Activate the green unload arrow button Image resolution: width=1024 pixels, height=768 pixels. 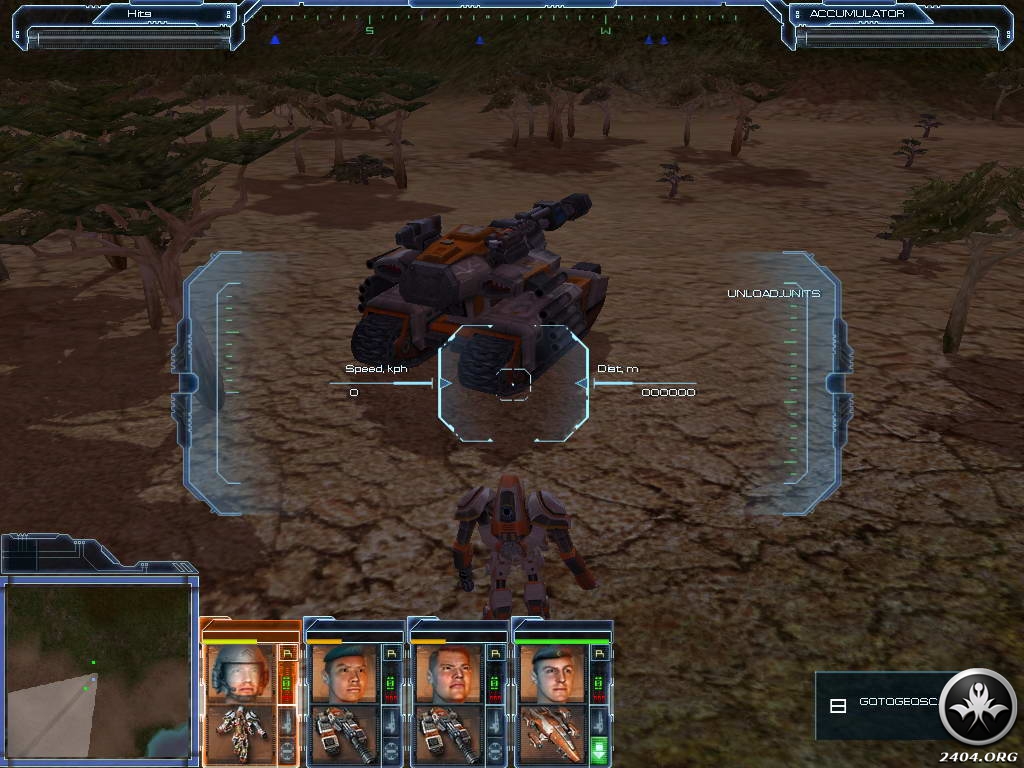[x=600, y=751]
